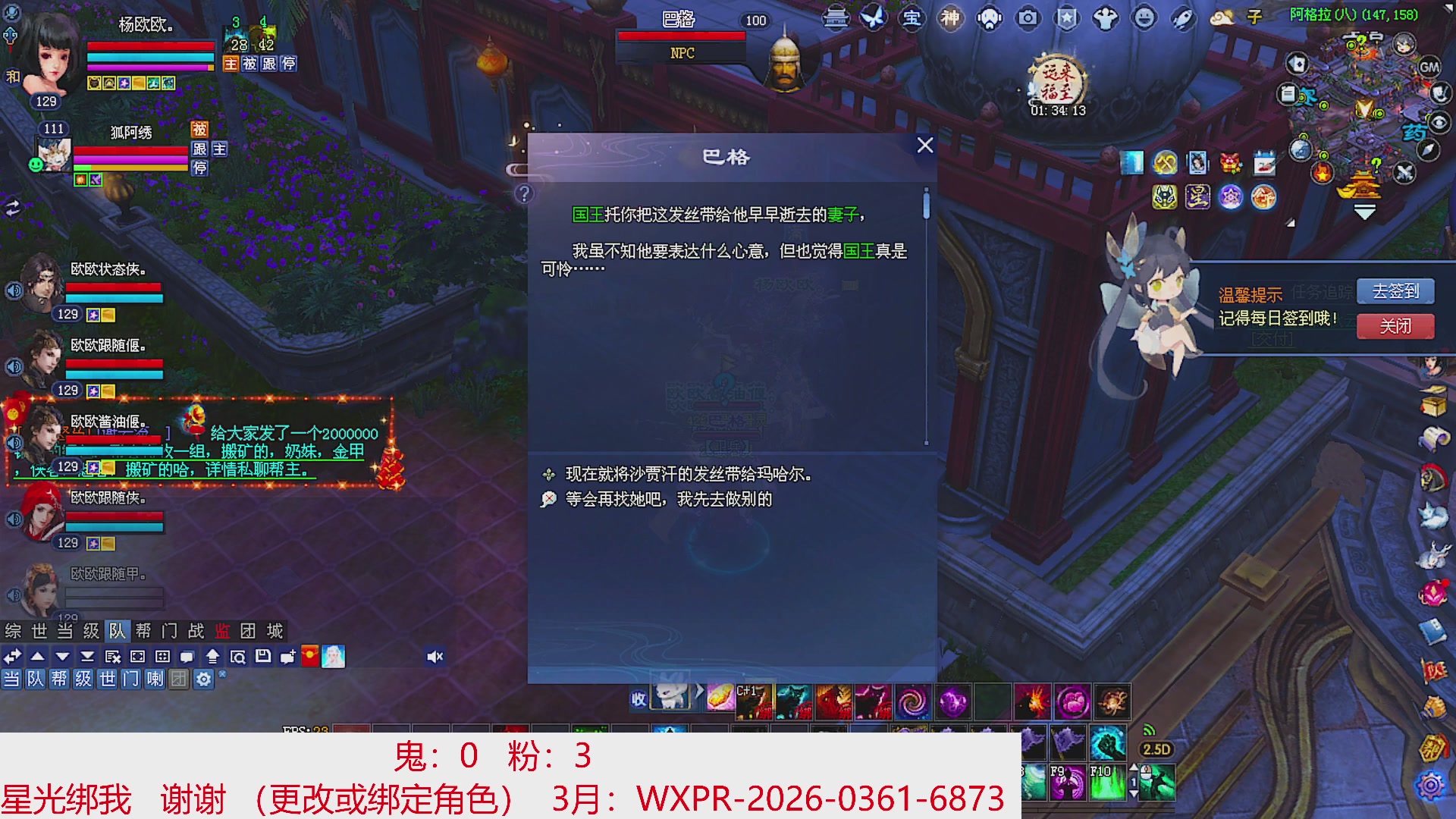Click the 去签到 sign-in button
This screenshot has width=1456, height=819.
tap(1397, 290)
